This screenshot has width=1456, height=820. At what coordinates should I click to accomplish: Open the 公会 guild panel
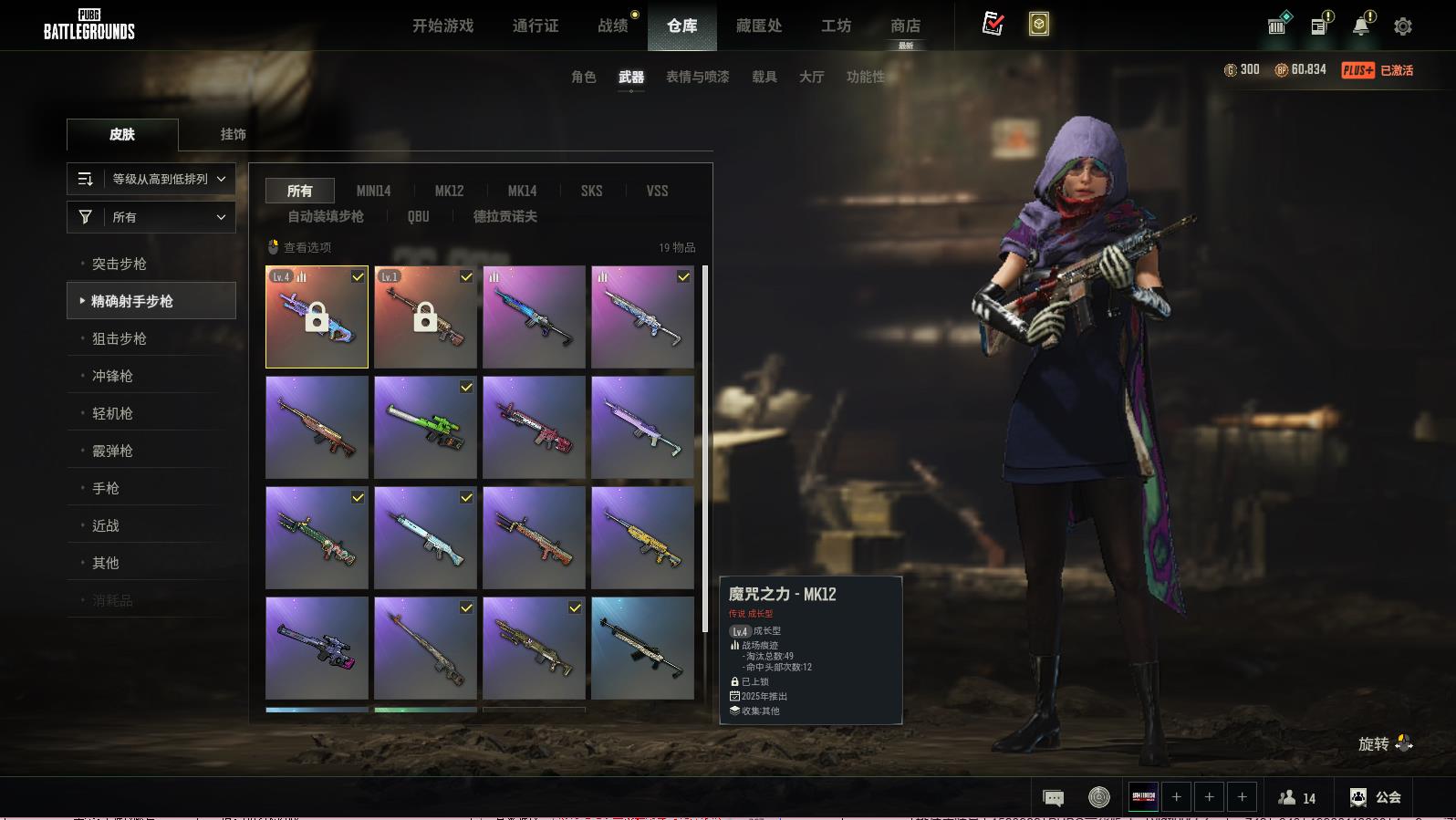tap(1376, 797)
